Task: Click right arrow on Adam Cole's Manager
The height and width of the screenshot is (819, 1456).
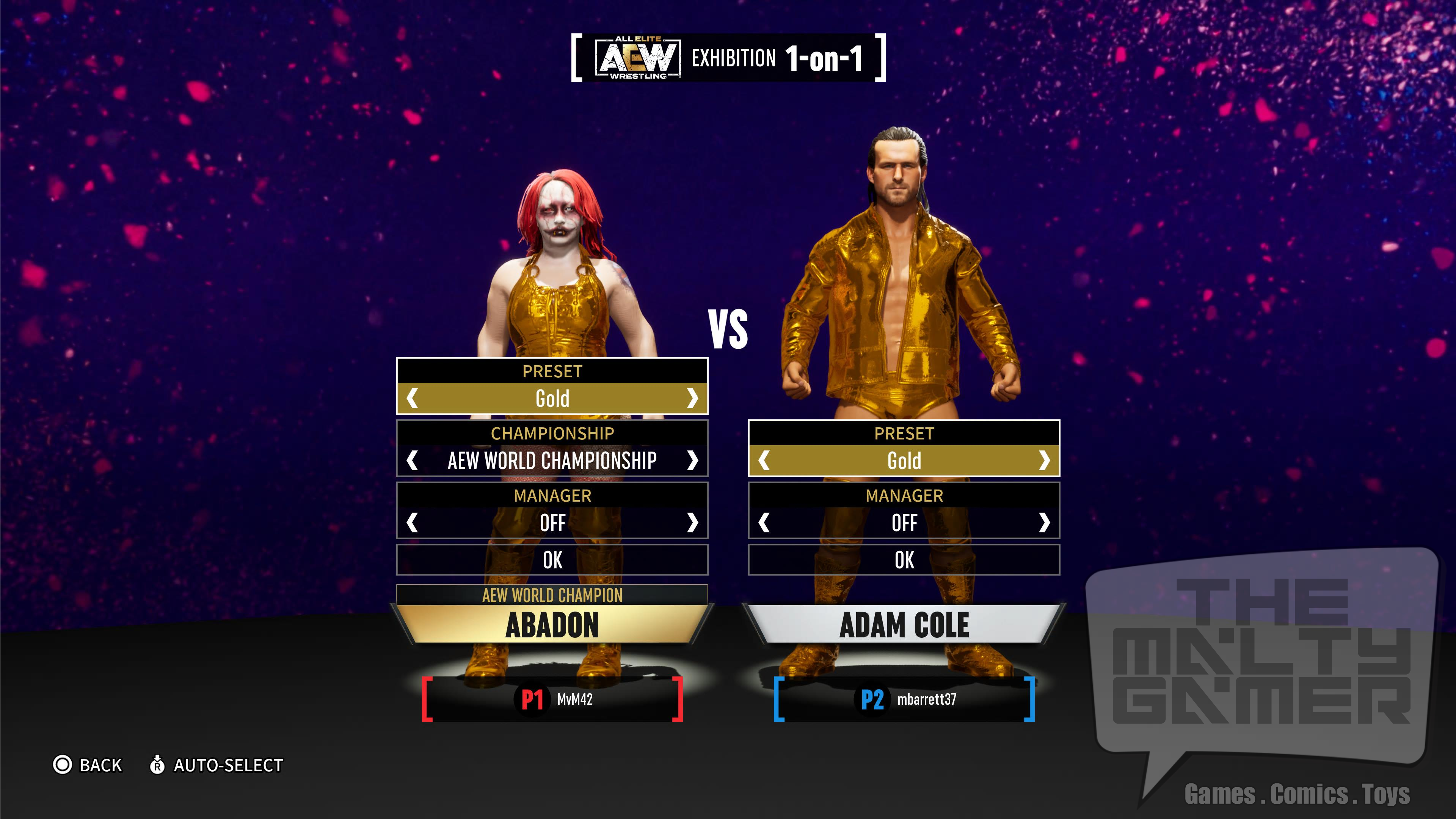Action: [x=1044, y=523]
